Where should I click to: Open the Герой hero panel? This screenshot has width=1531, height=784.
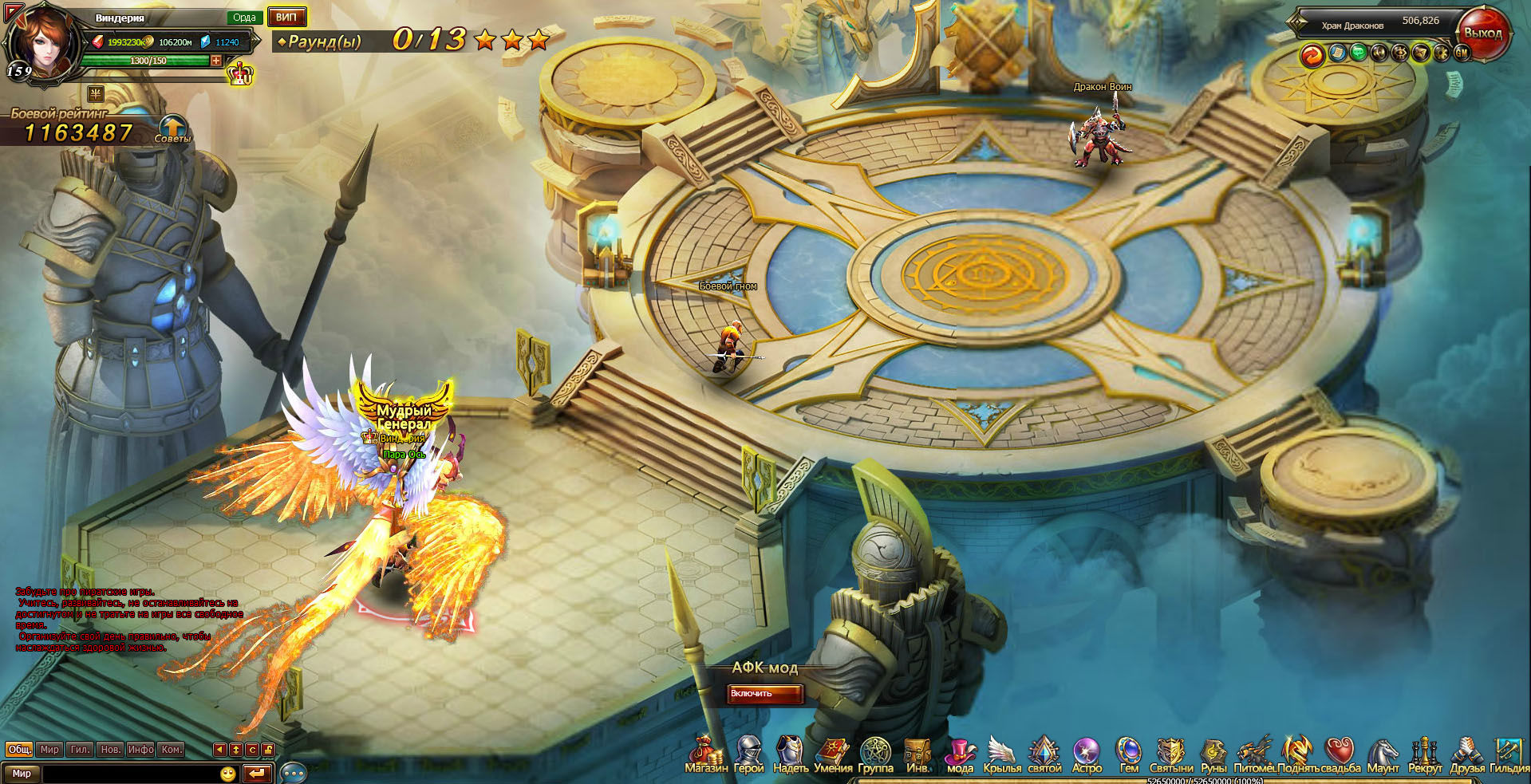pyautogui.click(x=748, y=754)
